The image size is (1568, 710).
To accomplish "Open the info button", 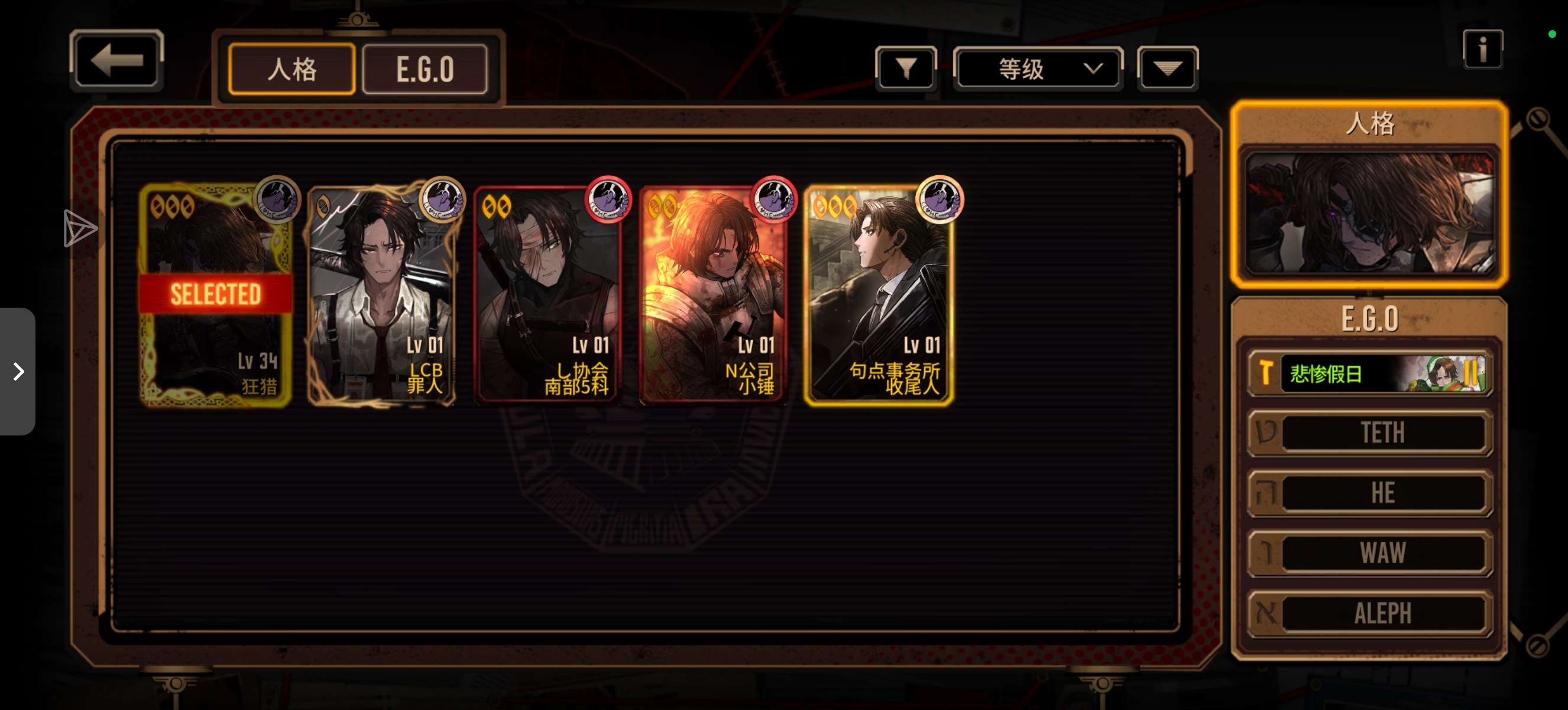I will [1482, 49].
